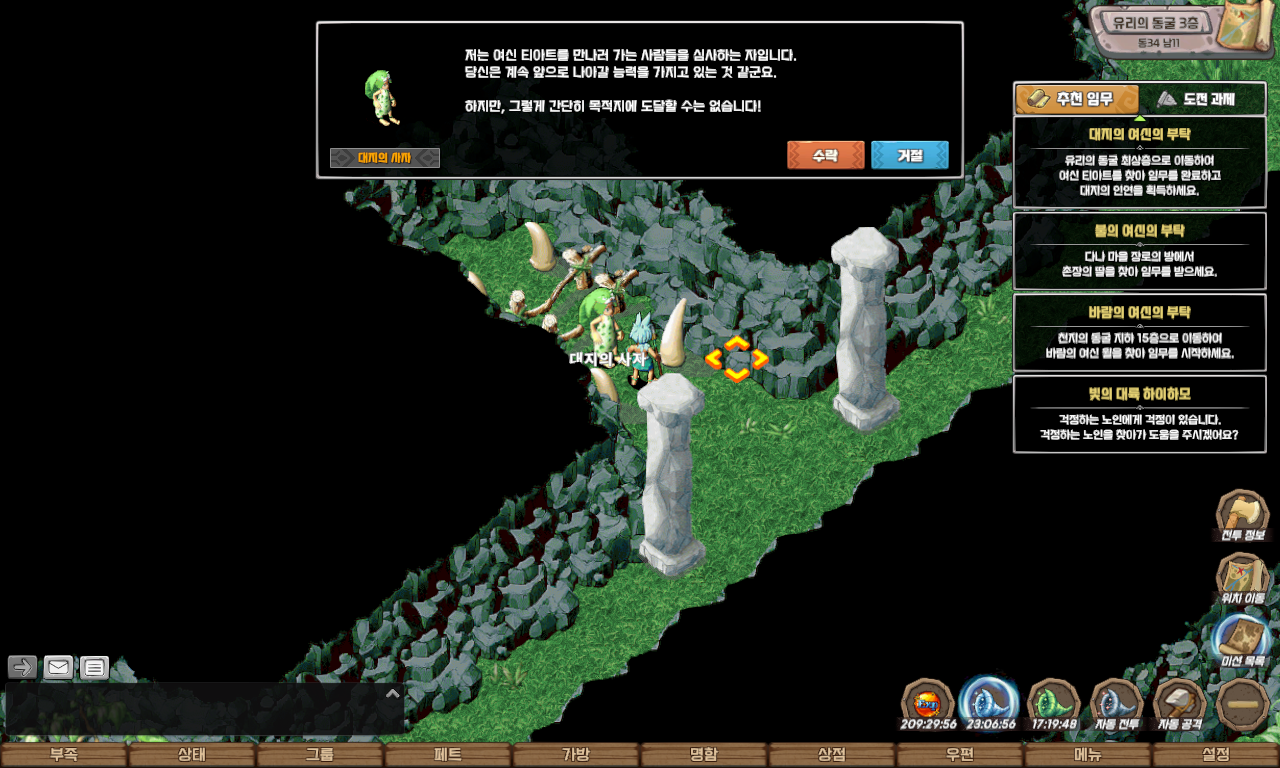
Task: Accept the quest with the 수락 button
Action: click(x=825, y=155)
